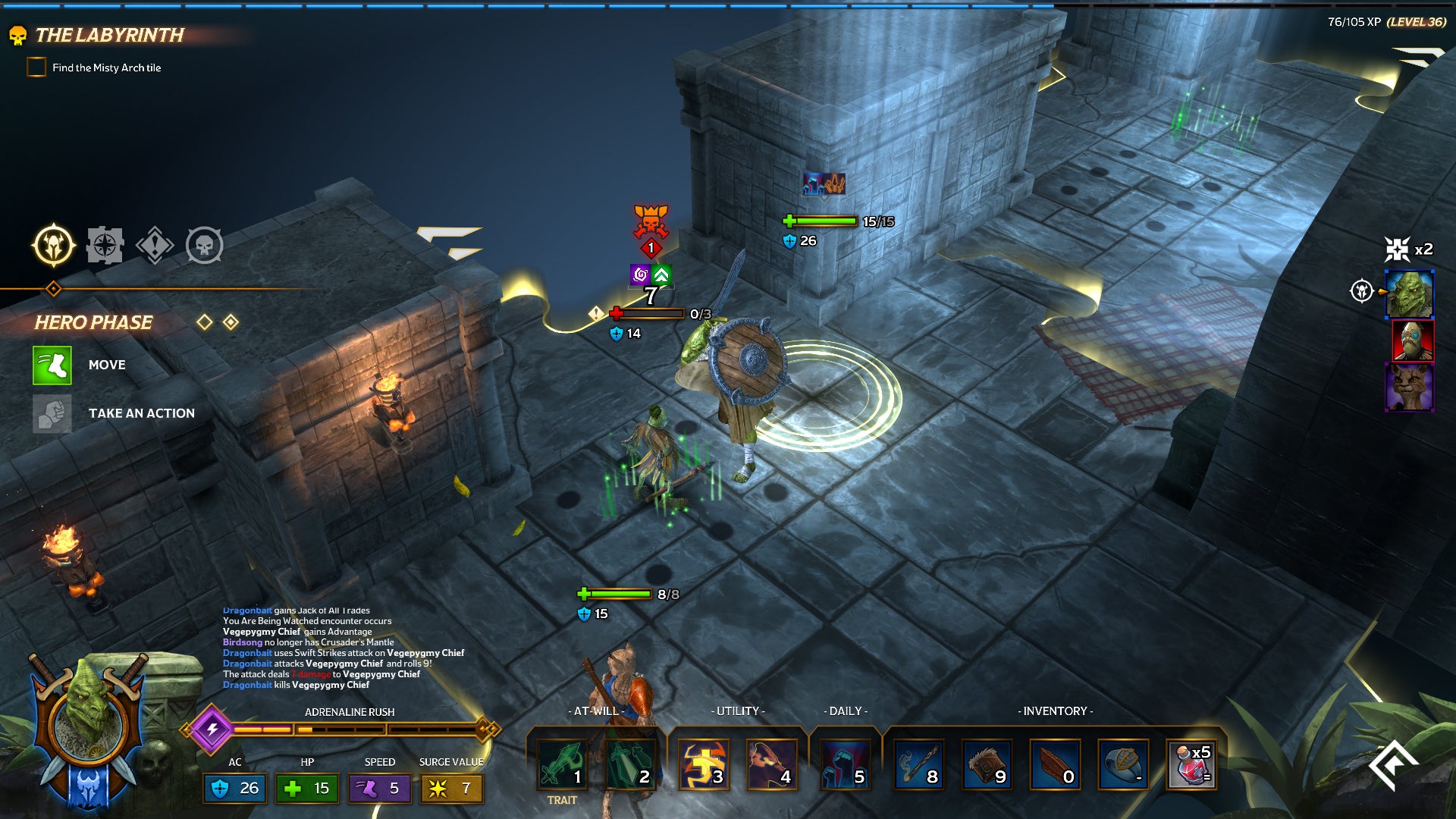Select the brown wooden shard item
Viewport: 1456px width, 819px height.
(x=1055, y=764)
